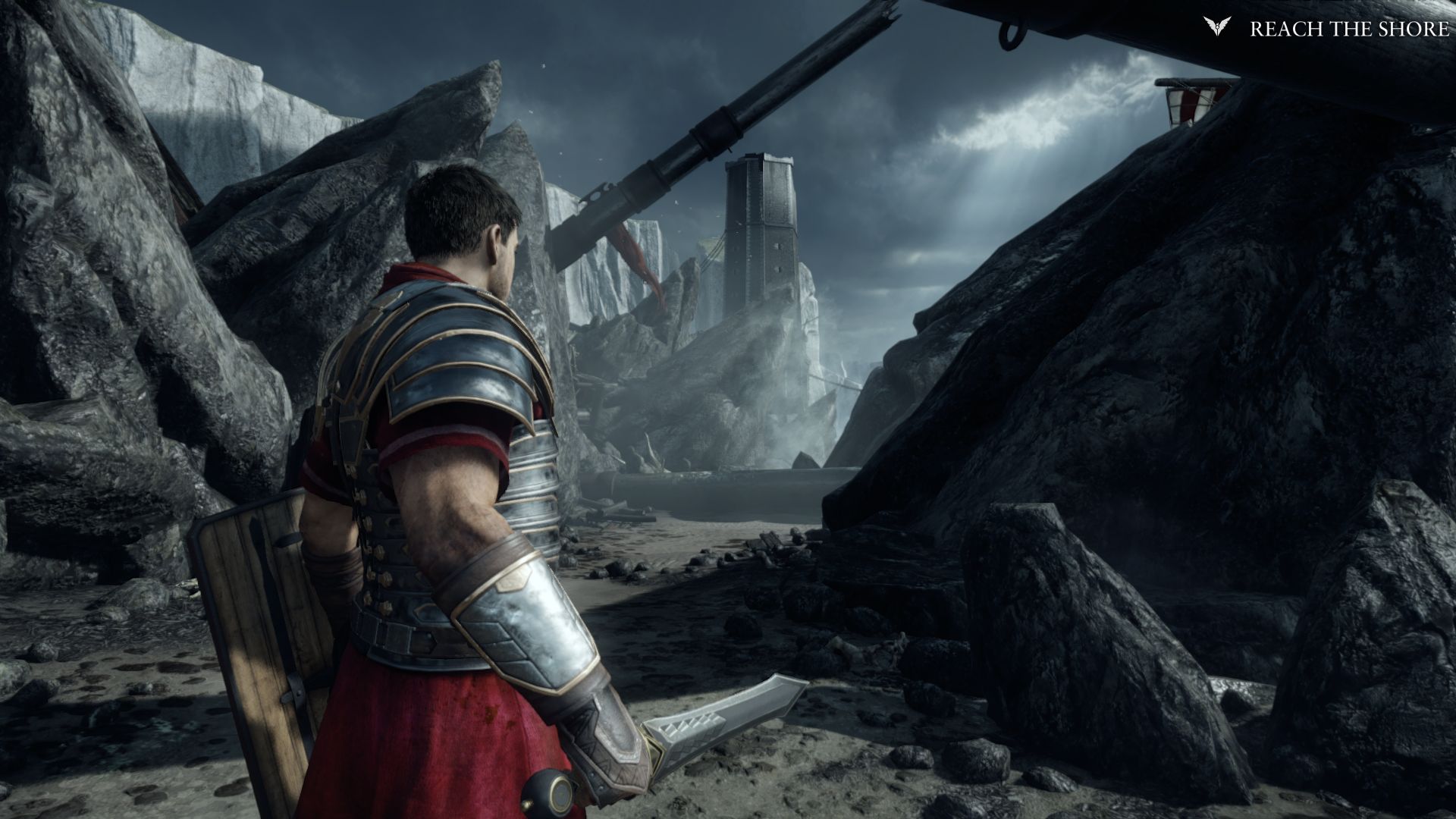Select the eagle emblem objective icon
This screenshot has height=819, width=1456.
pyautogui.click(x=1215, y=27)
